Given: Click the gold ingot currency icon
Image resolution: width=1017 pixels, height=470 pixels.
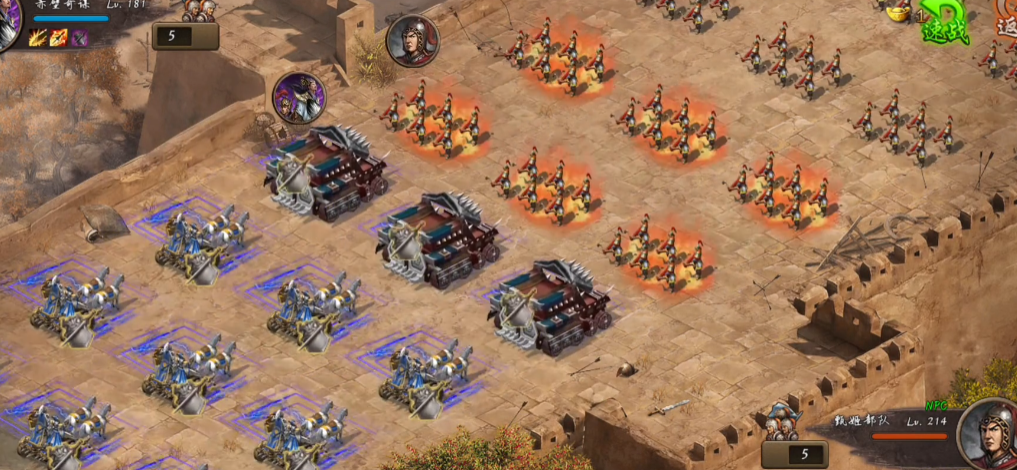Looking at the screenshot, I should (x=899, y=13).
